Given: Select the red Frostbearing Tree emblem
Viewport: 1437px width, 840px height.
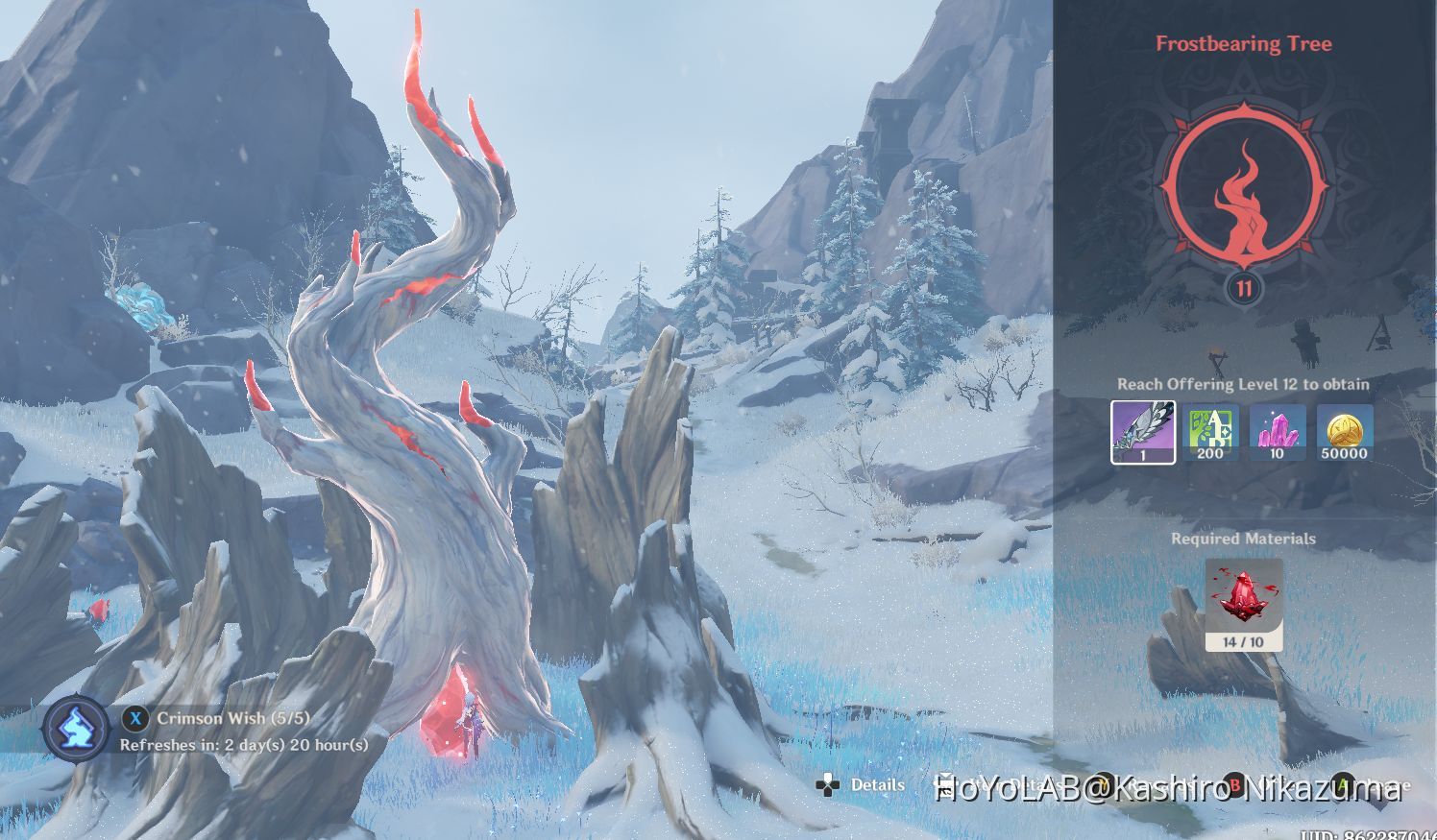Looking at the screenshot, I should click(x=1243, y=188).
